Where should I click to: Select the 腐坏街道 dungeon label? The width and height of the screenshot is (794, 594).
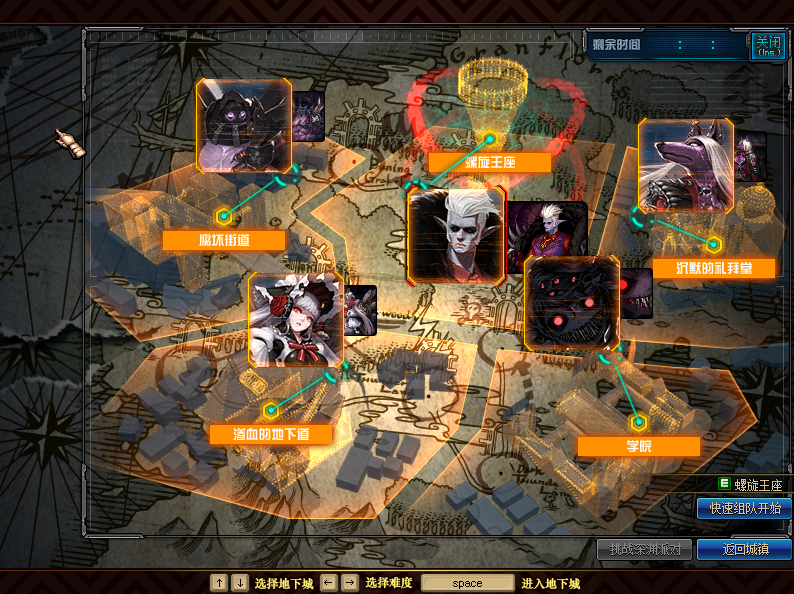pos(224,241)
